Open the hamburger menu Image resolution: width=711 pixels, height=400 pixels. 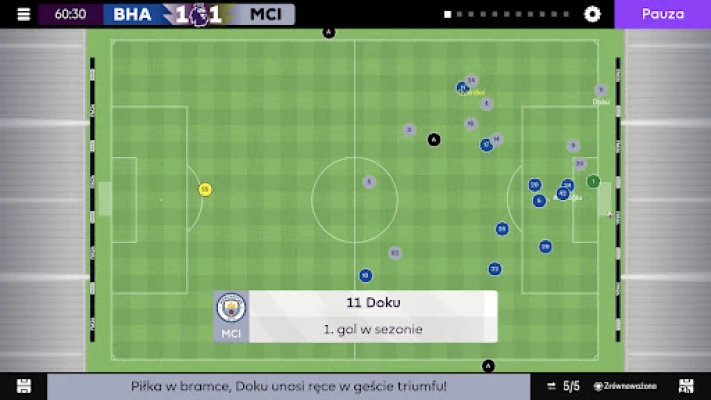[x=24, y=14]
